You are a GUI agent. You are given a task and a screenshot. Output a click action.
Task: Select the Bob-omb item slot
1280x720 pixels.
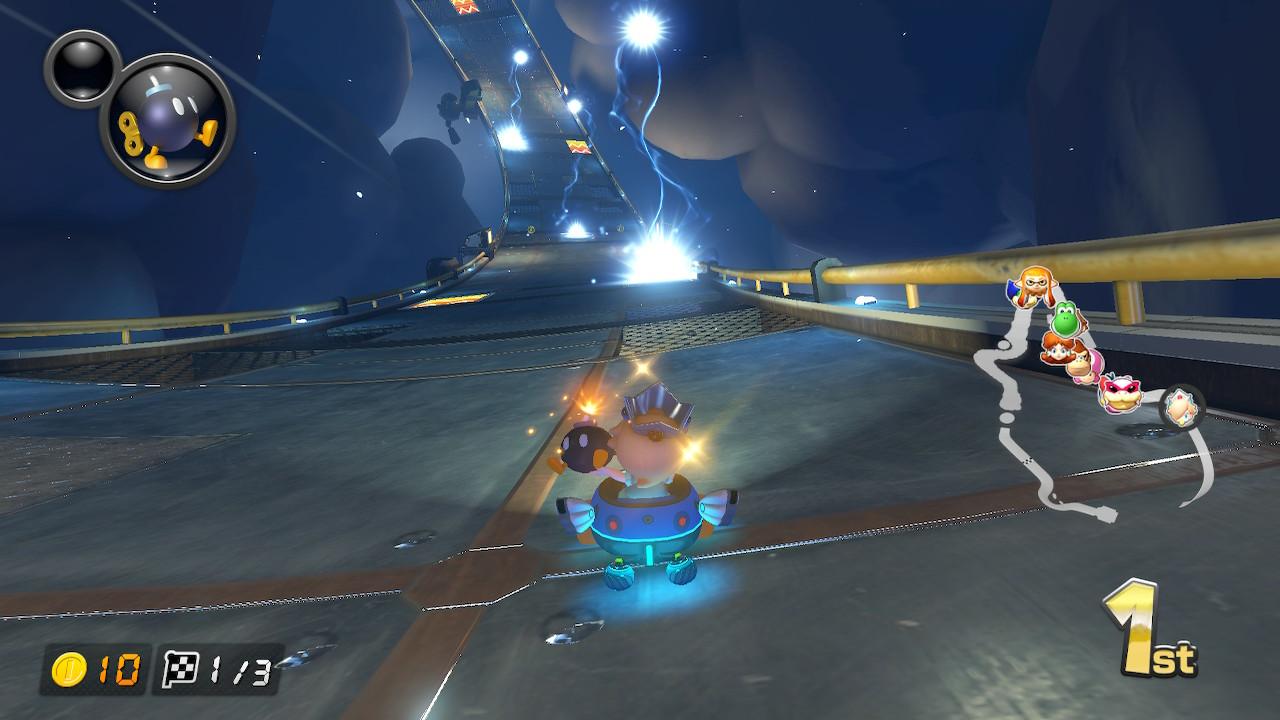pos(168,119)
